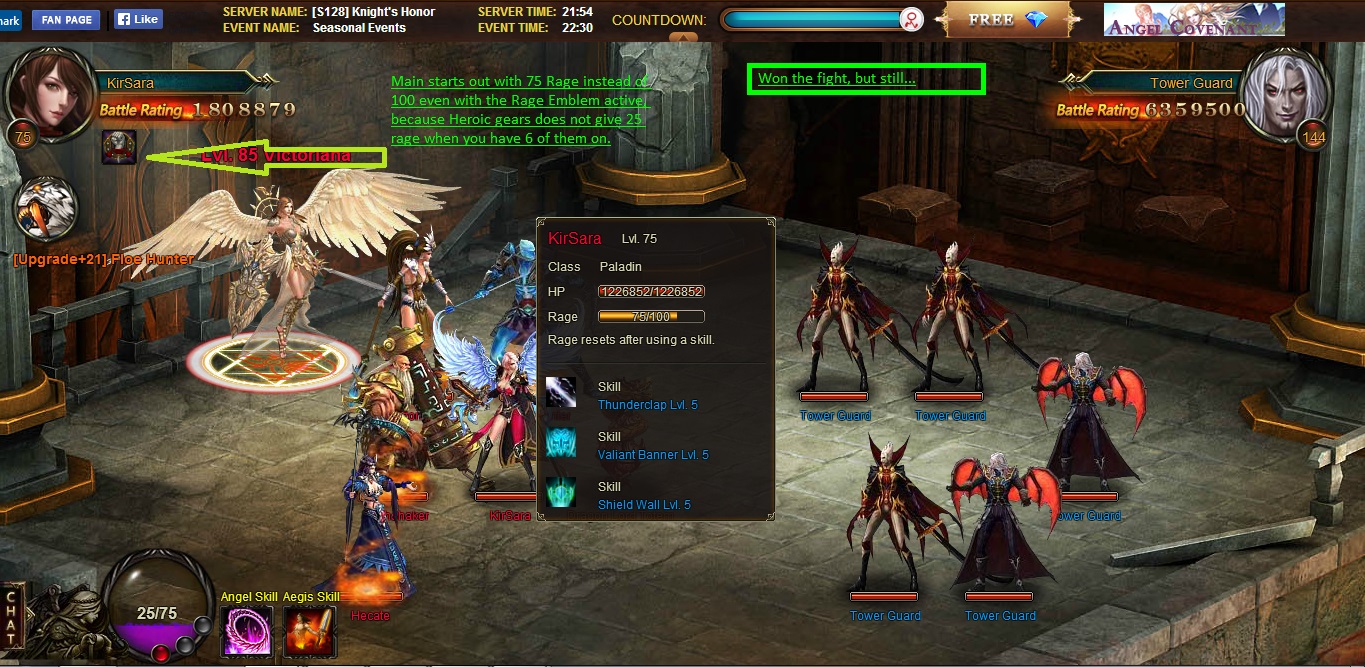Activate the Angel Skill icon
The width and height of the screenshot is (1365, 667).
[x=246, y=632]
